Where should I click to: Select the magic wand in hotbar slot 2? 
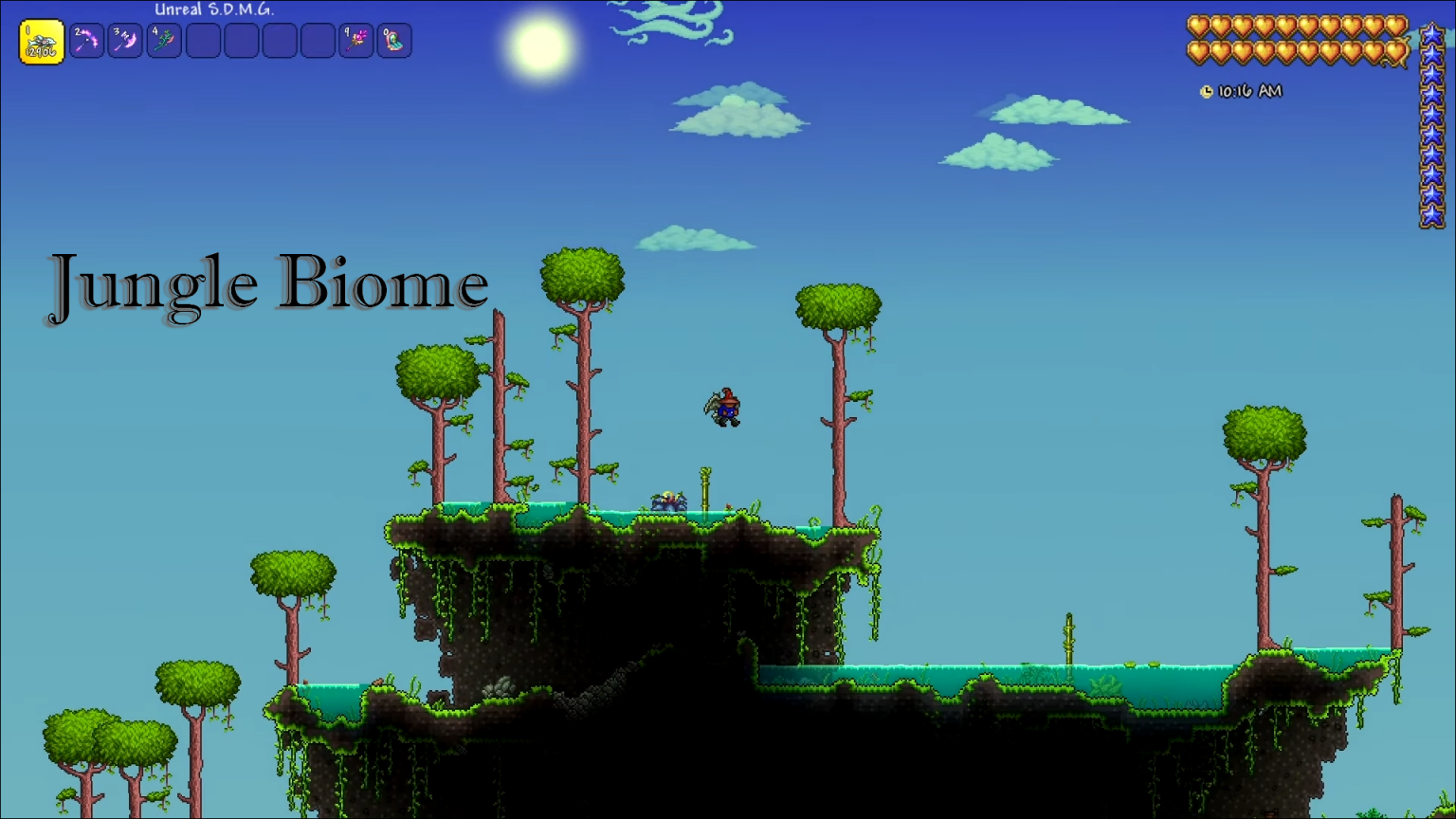pos(87,41)
